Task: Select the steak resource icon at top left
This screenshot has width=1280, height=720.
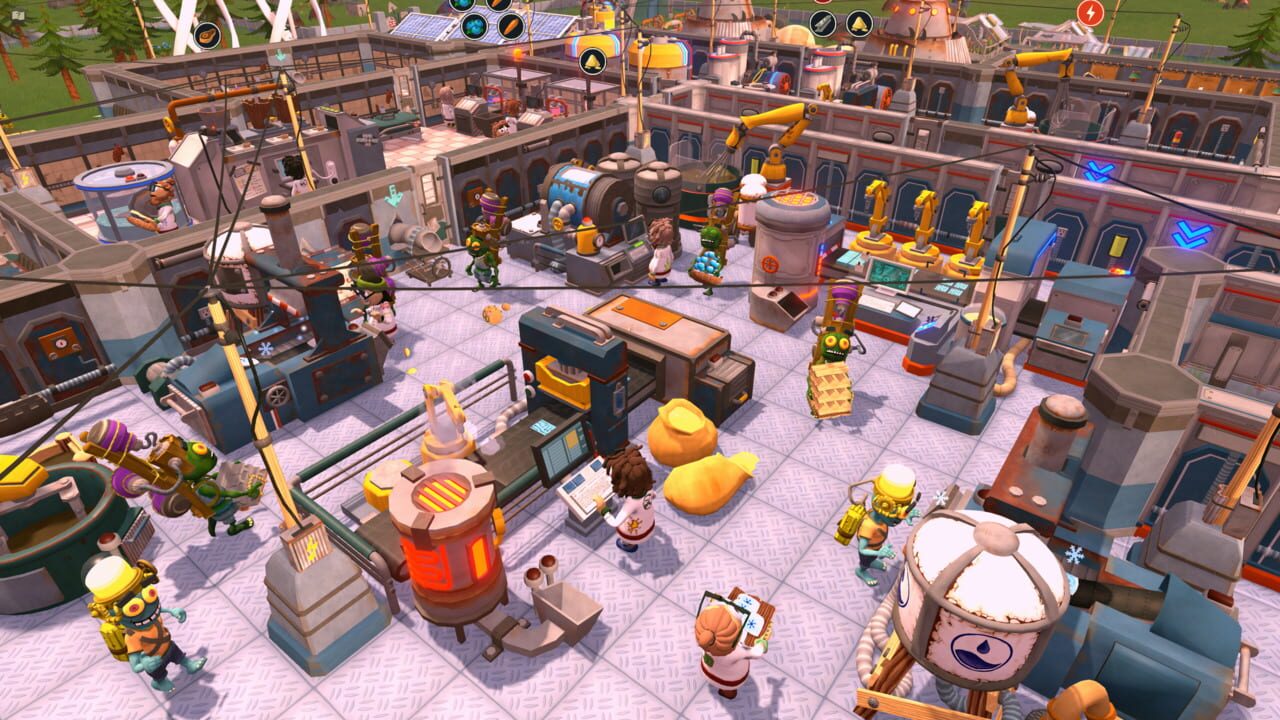Action: pos(206,35)
